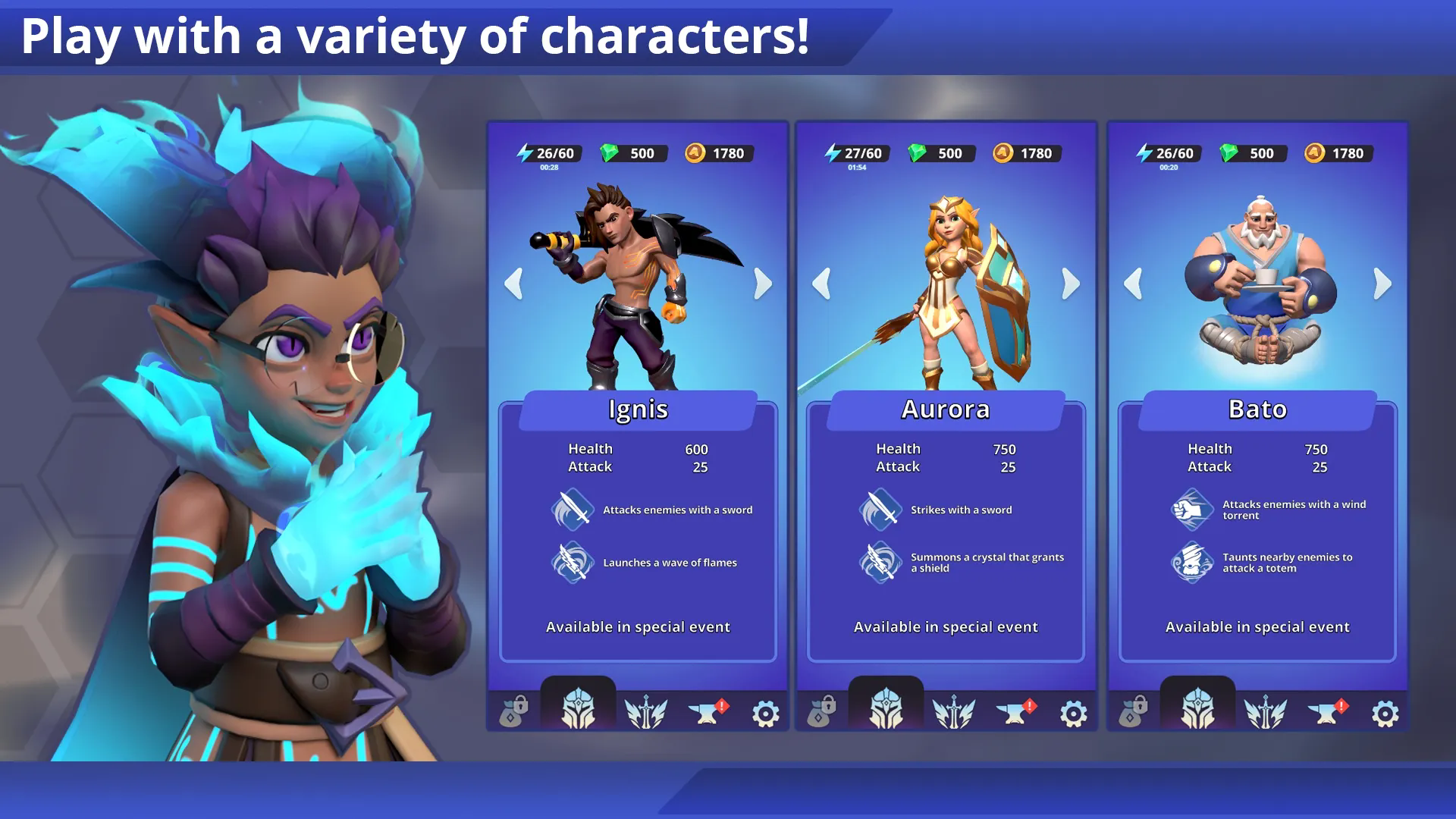This screenshot has width=1456, height=819.
Task: Choose Aurora's crystal shield ability icon
Action: 880,562
